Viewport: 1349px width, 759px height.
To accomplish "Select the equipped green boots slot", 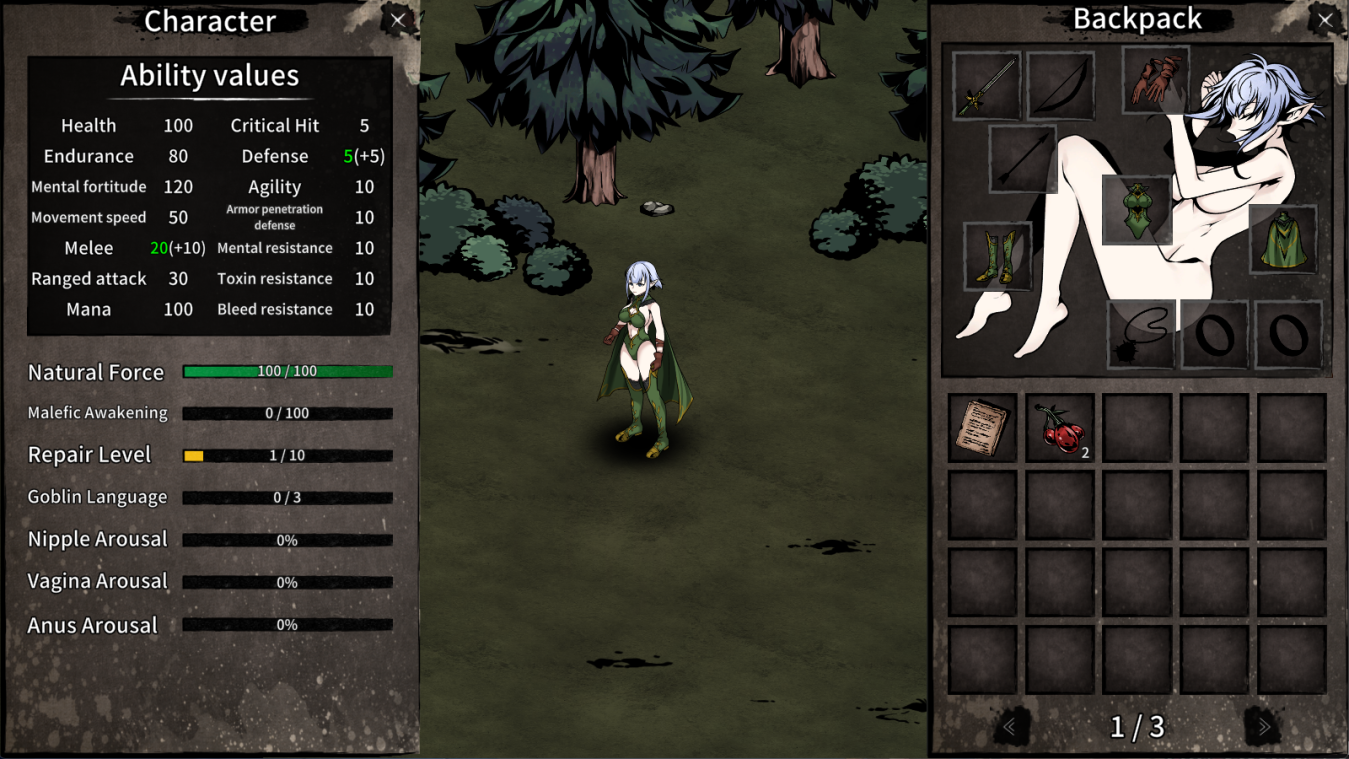I will (998, 256).
